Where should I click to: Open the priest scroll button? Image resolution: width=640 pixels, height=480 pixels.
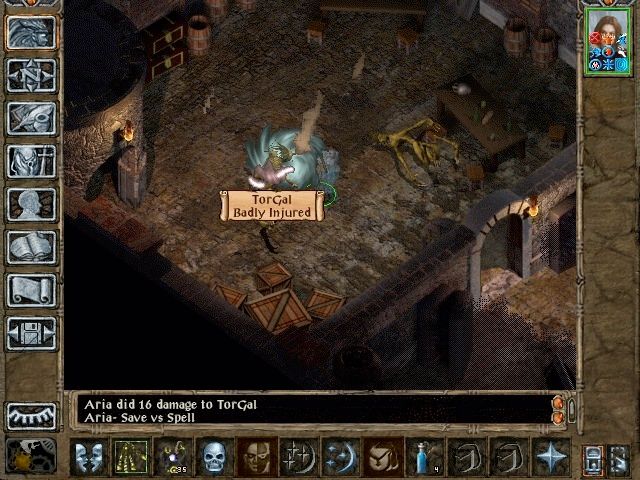tap(31, 290)
